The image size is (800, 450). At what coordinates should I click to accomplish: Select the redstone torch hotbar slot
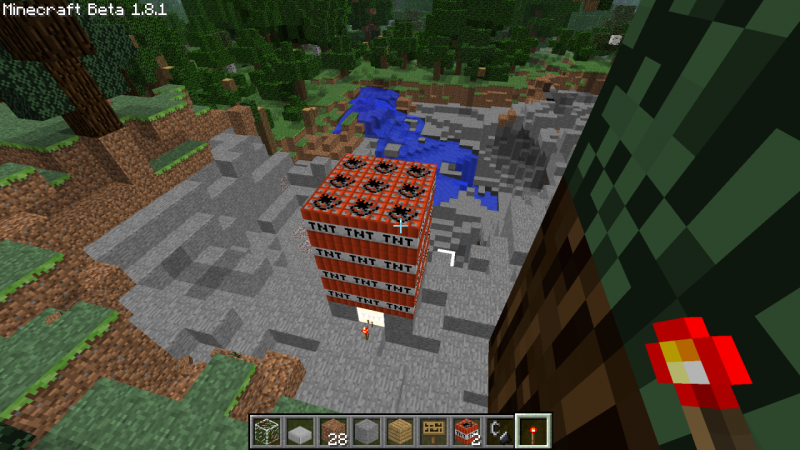pyautogui.click(x=534, y=431)
